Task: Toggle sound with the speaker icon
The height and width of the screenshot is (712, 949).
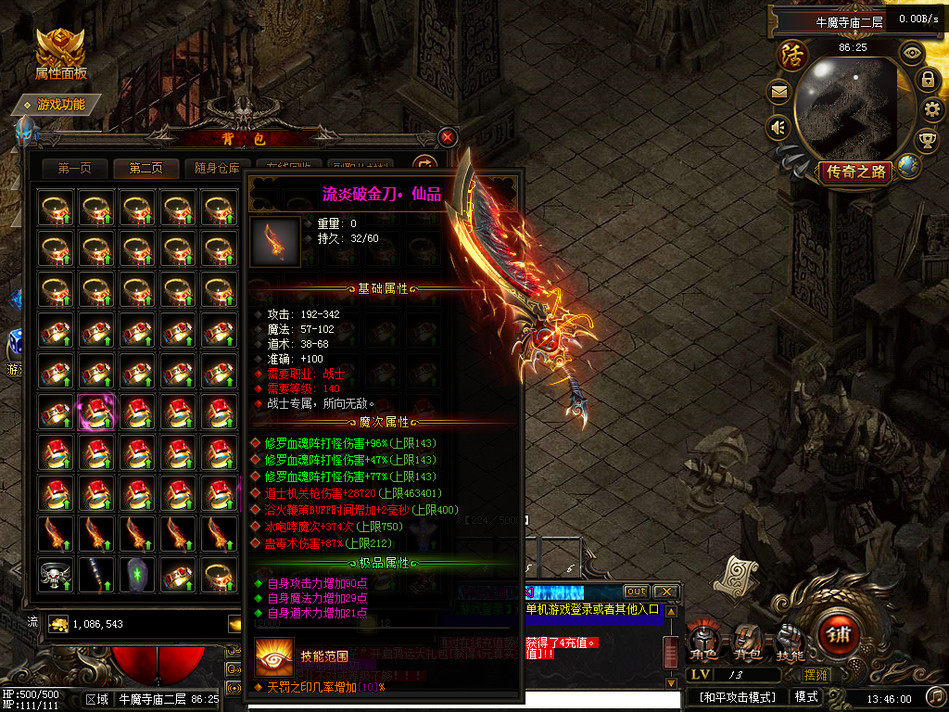Action: tap(777, 127)
